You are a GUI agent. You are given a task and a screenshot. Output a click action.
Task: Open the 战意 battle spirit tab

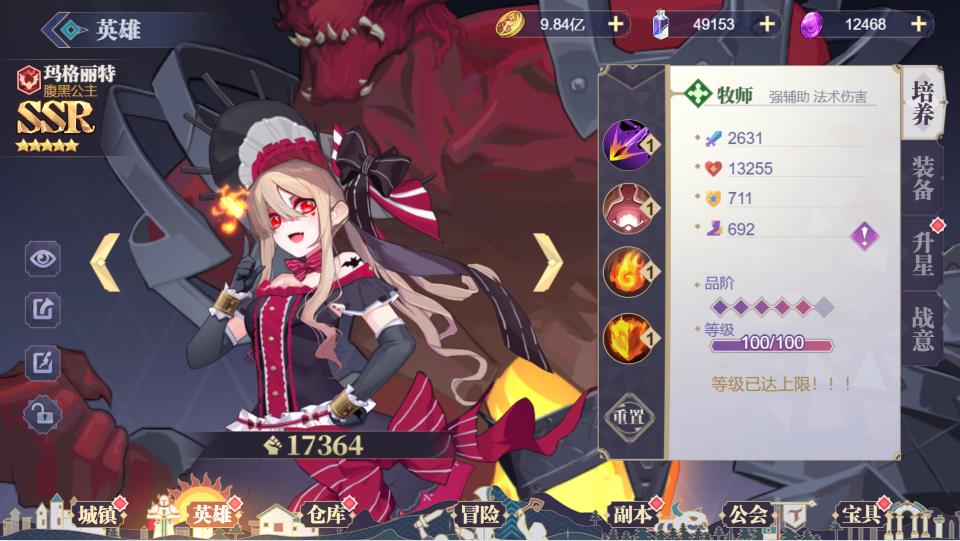tap(923, 329)
